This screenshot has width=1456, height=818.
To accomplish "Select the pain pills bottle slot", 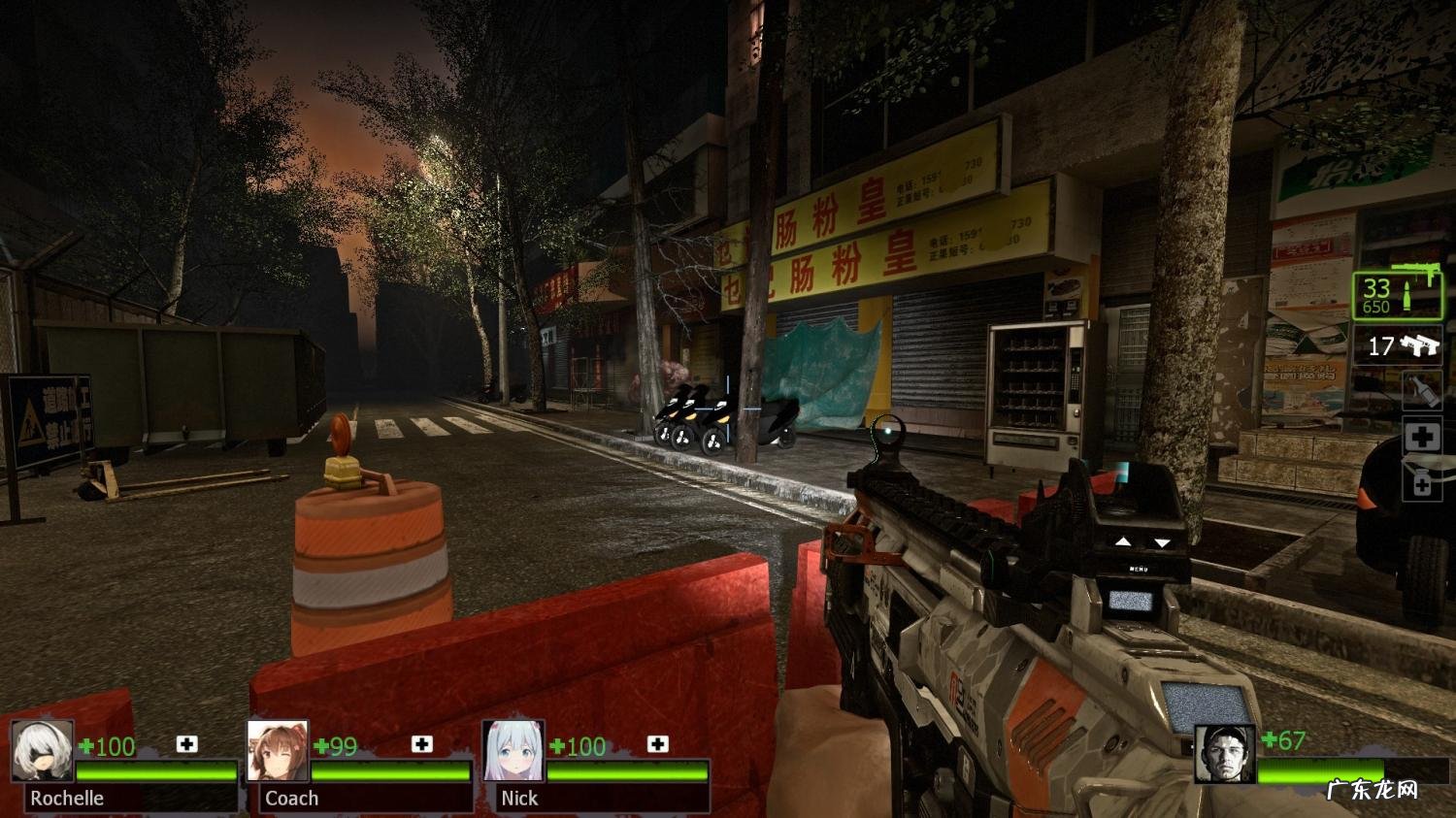I will [x=1422, y=482].
